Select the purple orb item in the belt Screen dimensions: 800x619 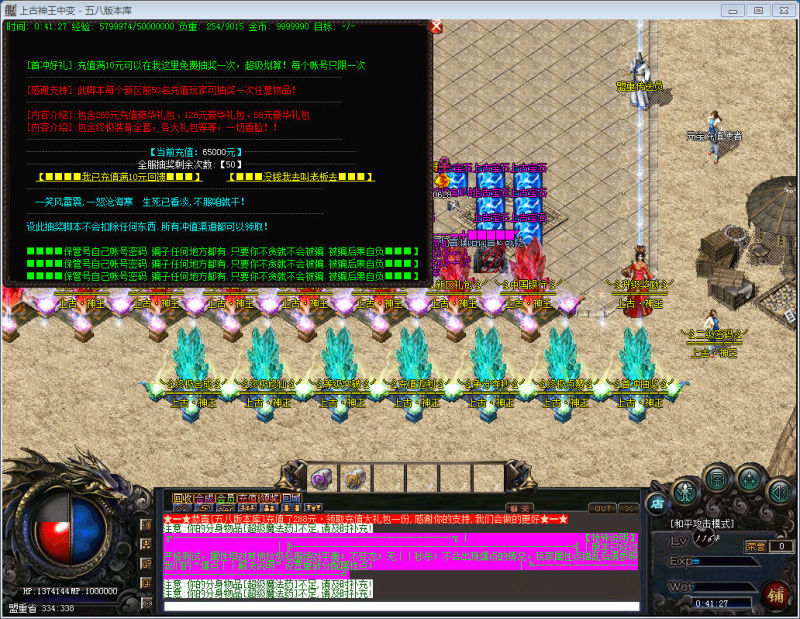tap(322, 476)
